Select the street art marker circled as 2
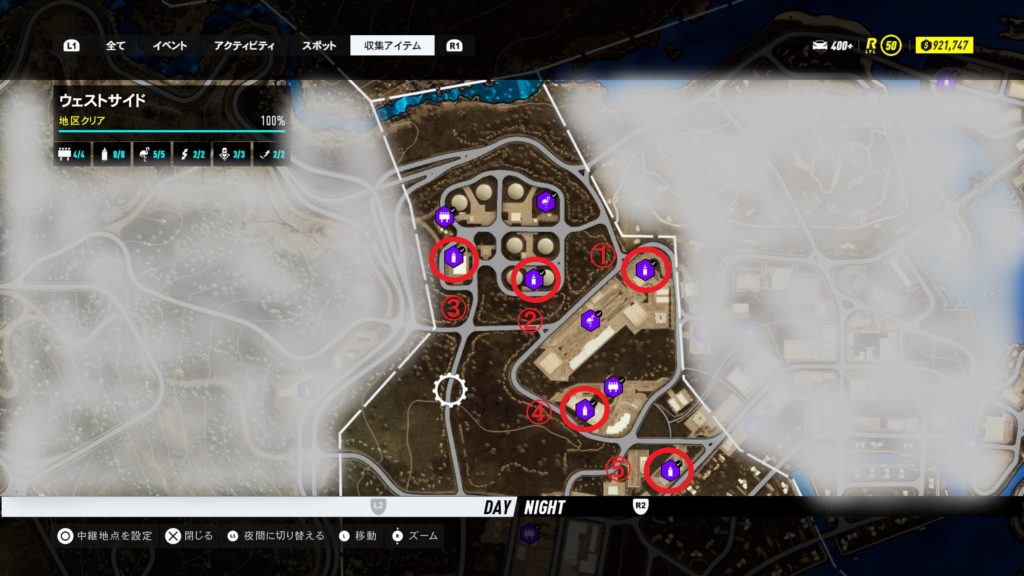 click(x=533, y=279)
